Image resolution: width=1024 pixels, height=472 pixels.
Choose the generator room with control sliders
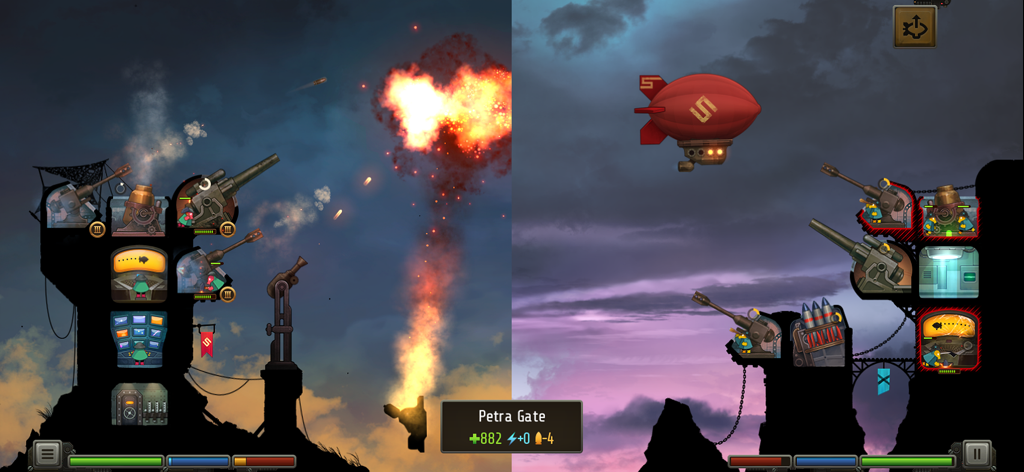point(139,403)
